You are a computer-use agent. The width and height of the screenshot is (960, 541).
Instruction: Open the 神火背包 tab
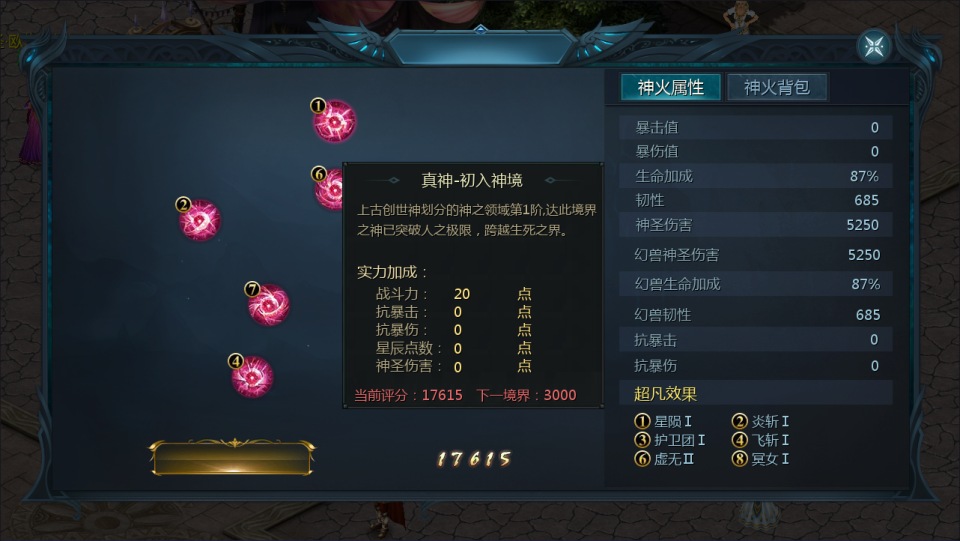tap(777, 87)
